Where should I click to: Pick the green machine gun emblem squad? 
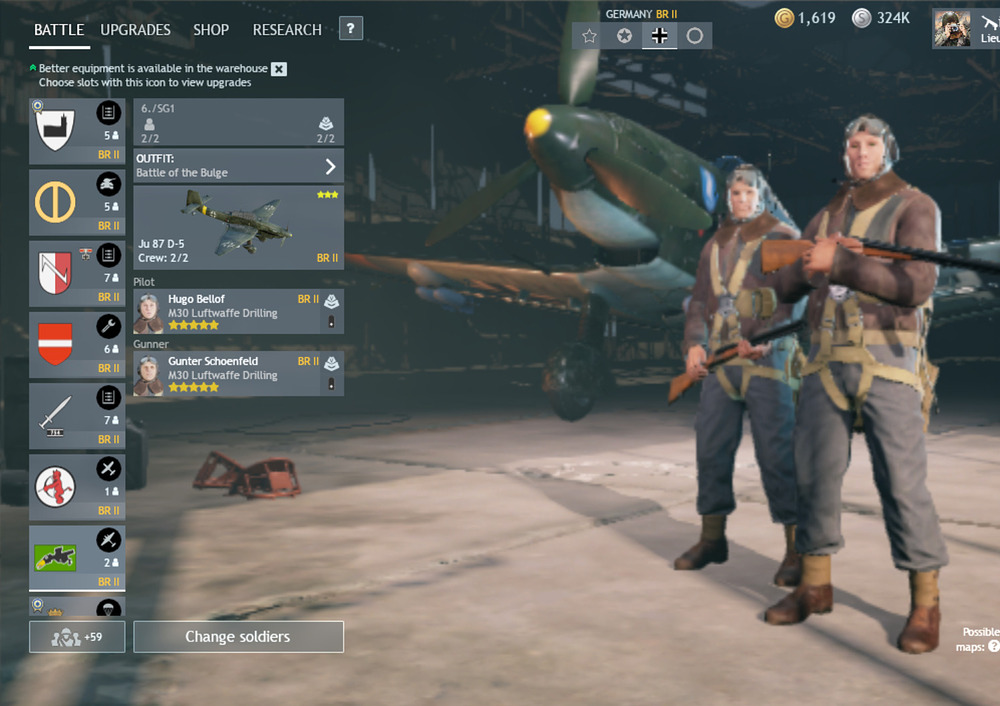click(x=77, y=557)
